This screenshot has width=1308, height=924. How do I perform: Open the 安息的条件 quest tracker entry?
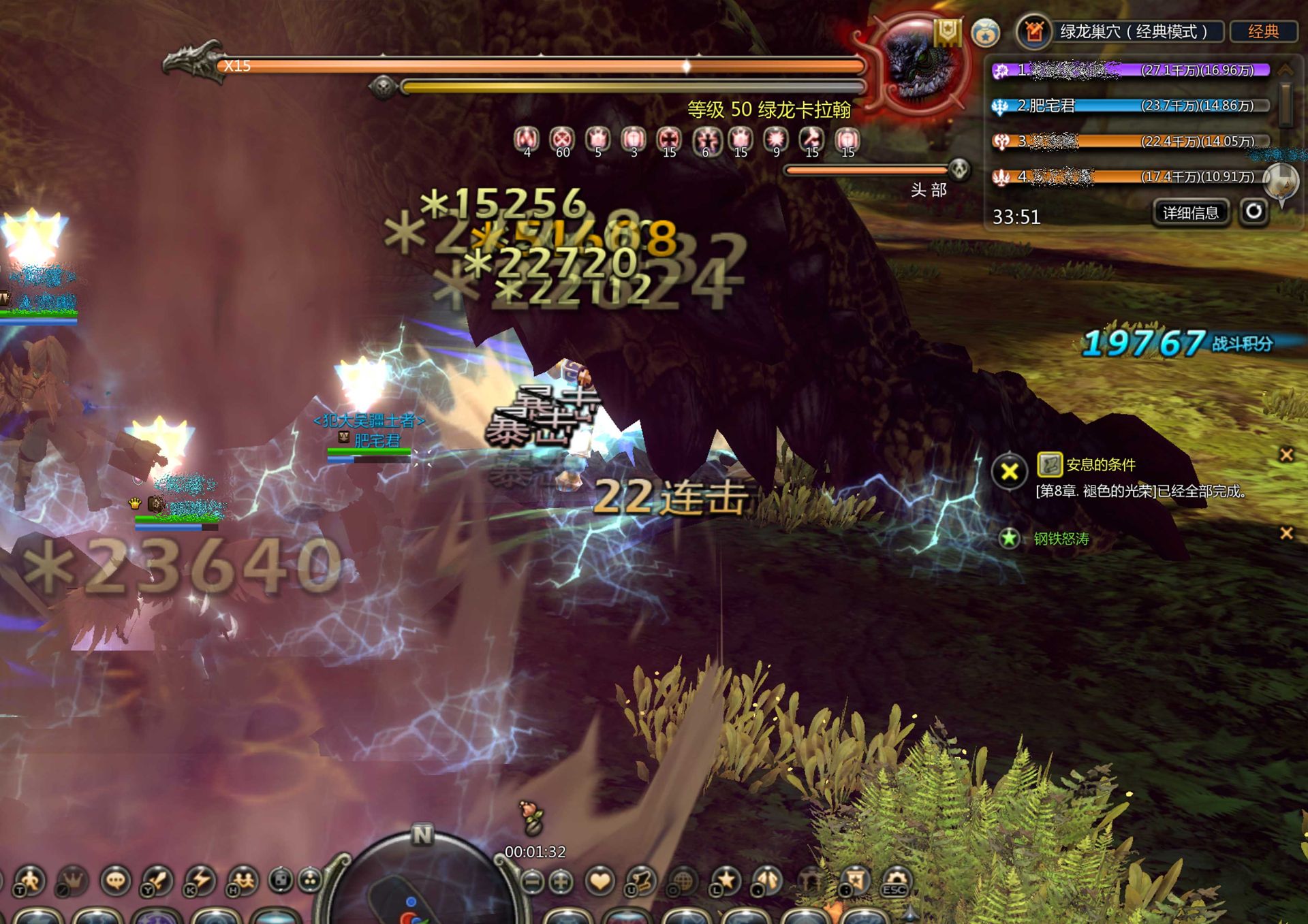tap(1100, 464)
